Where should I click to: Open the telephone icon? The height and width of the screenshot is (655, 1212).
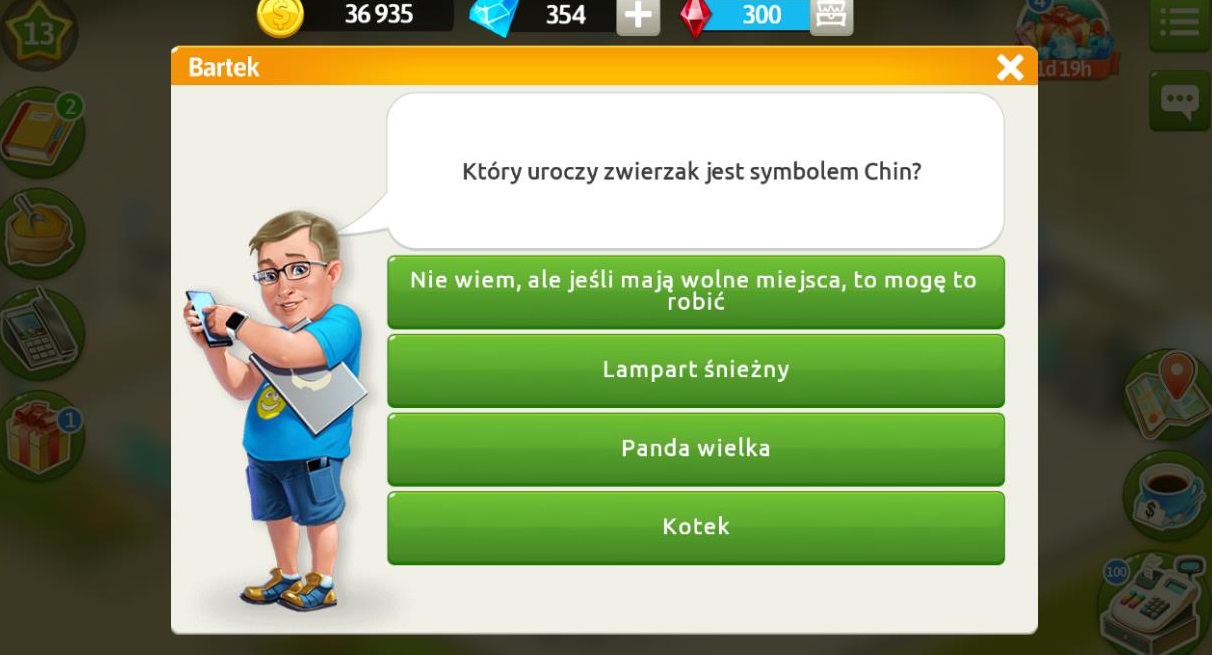coord(40,333)
